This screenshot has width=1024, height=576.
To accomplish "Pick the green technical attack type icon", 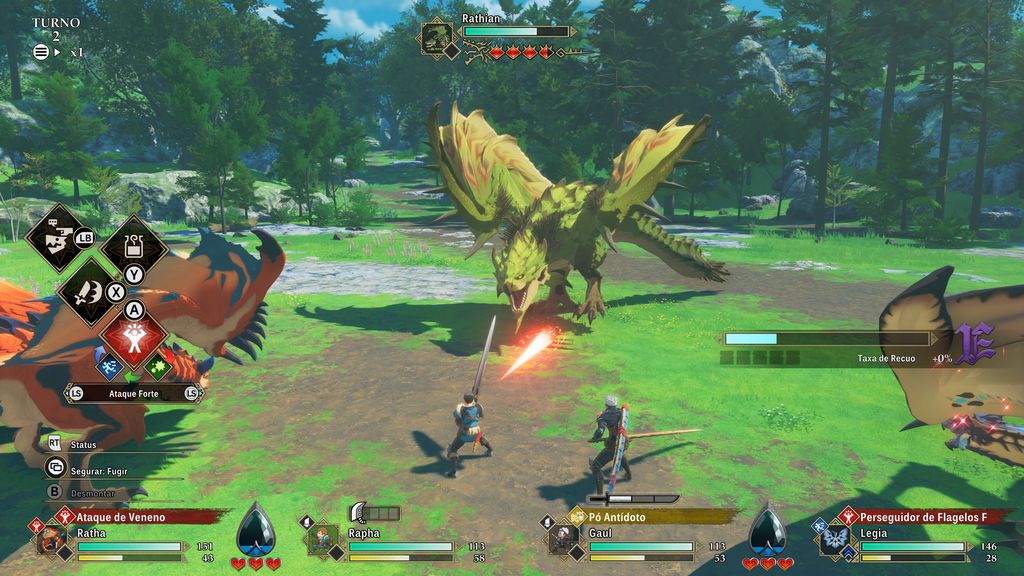I will (x=158, y=367).
